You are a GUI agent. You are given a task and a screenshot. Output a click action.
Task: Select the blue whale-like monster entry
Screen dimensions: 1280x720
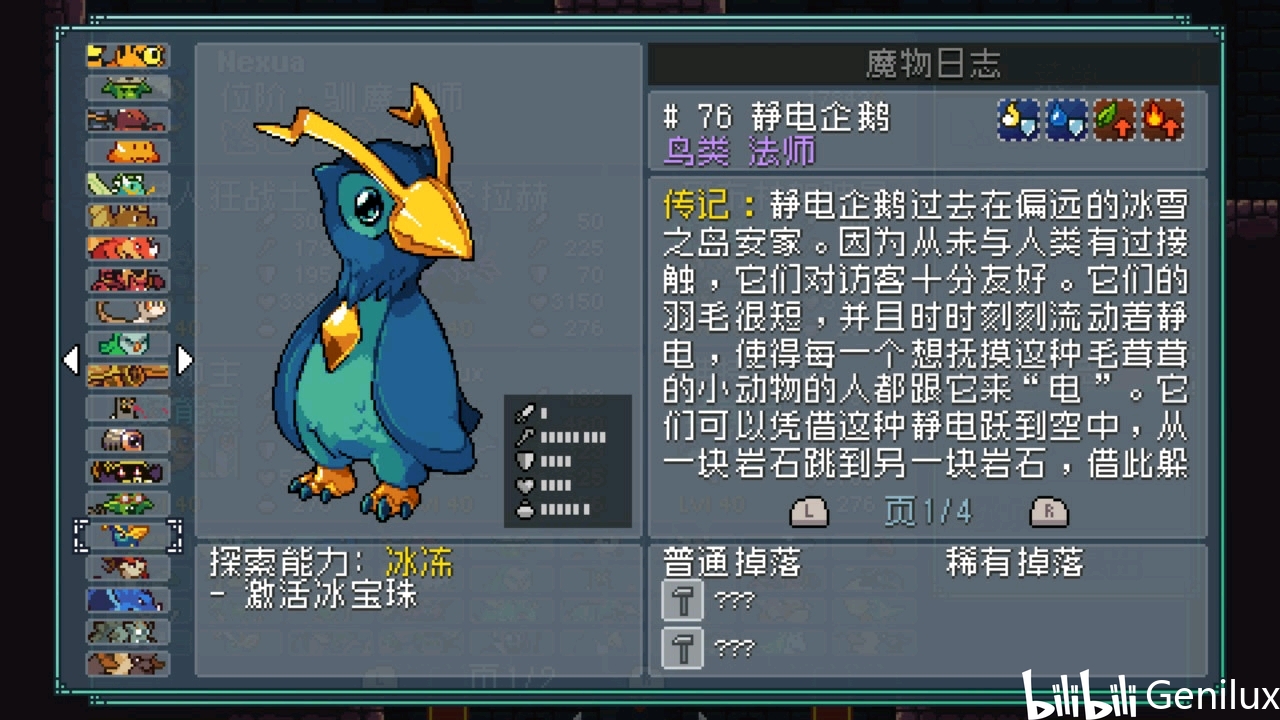click(x=127, y=600)
